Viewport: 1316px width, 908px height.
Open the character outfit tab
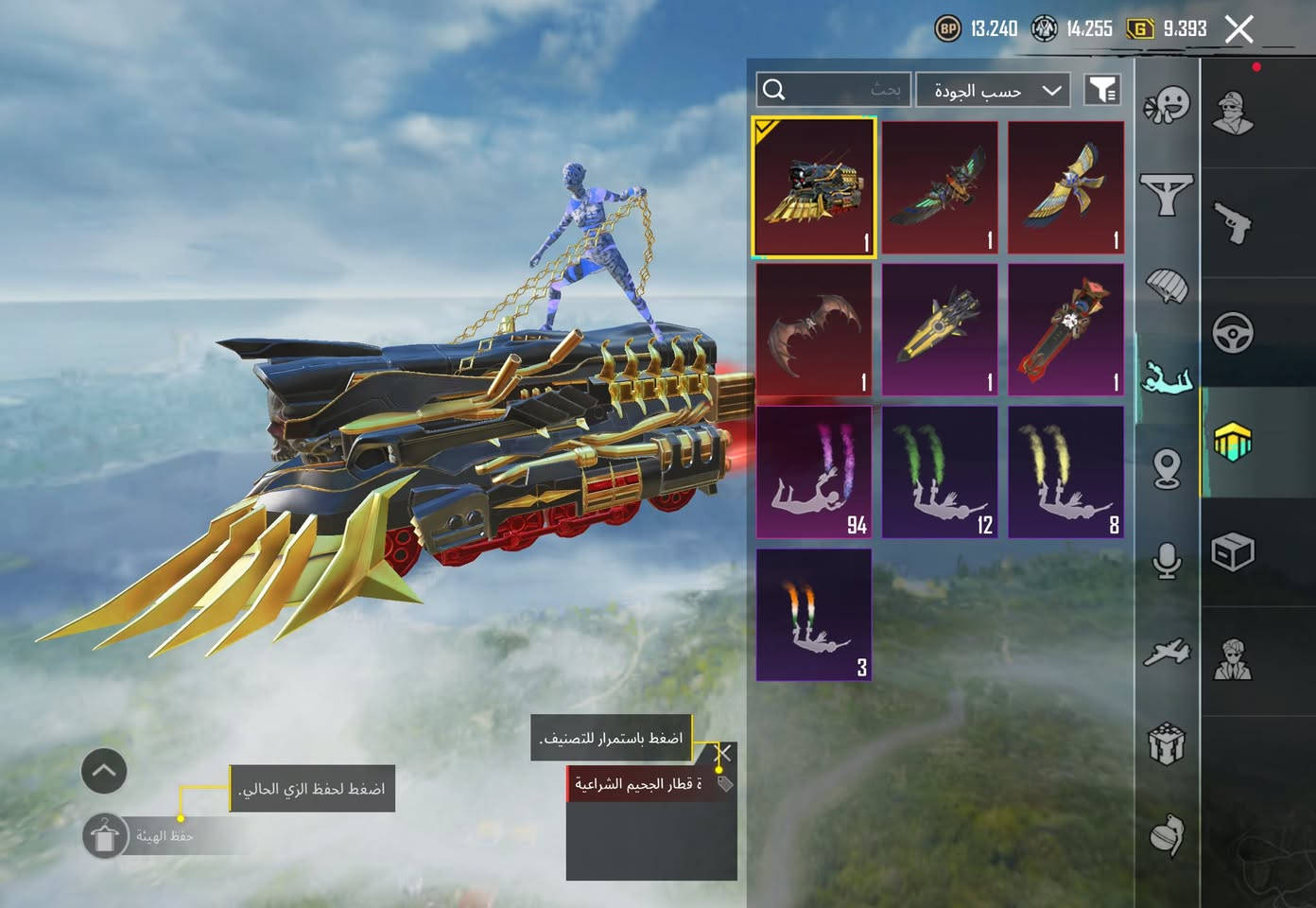click(1233, 113)
